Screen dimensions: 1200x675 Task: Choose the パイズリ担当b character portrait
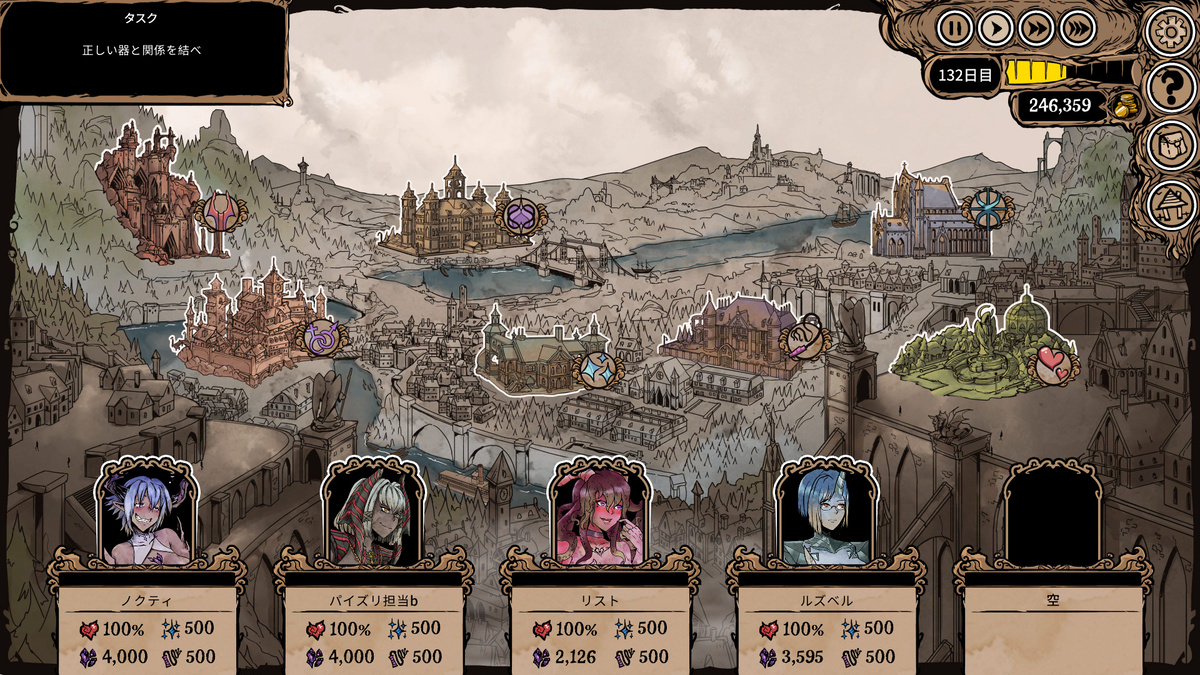373,515
